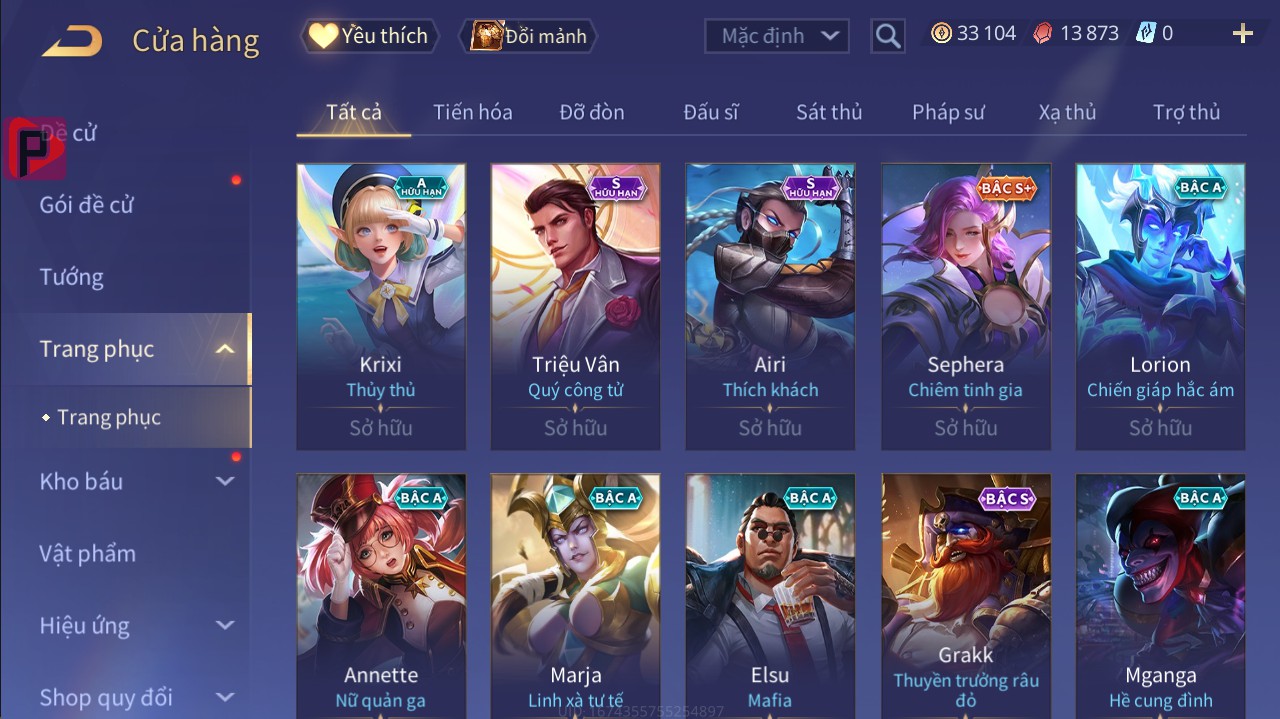
Task: Select the Pháp sư tab
Action: click(x=948, y=112)
